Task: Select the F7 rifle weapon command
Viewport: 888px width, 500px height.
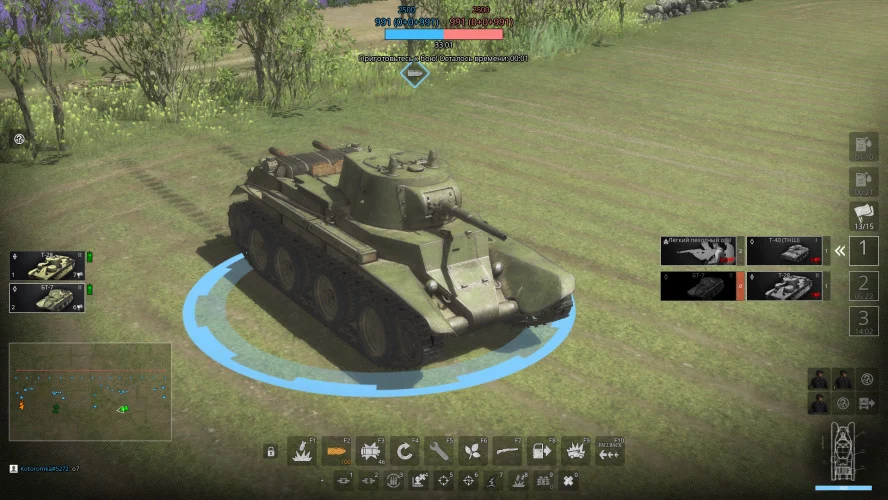Action: click(508, 451)
